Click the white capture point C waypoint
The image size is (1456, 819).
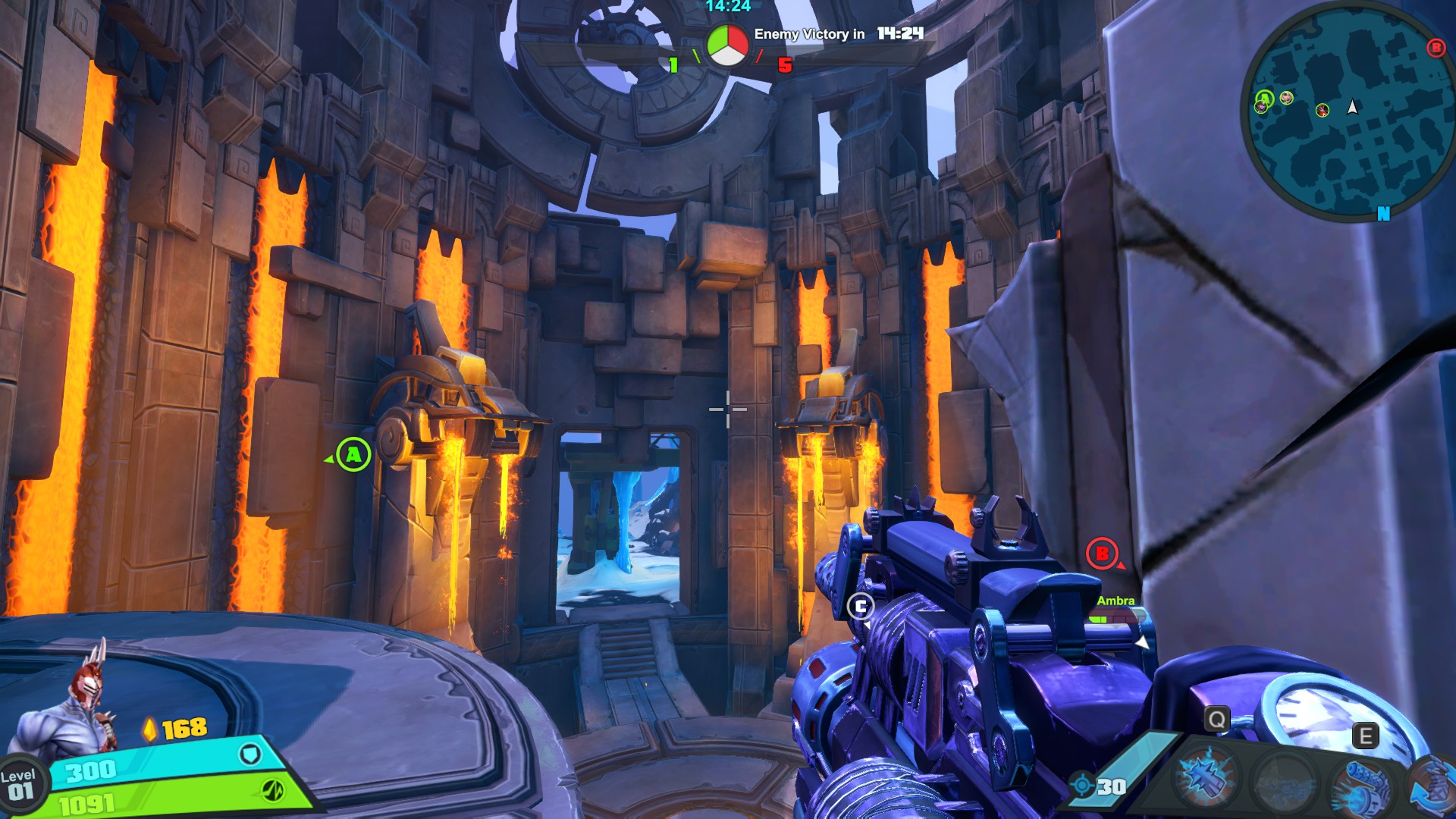click(x=860, y=607)
